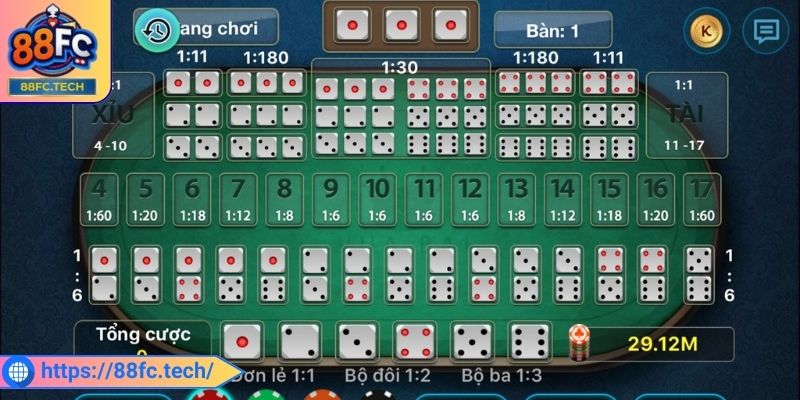Bet on total 13 at 1:8
This screenshot has width=800, height=400.
tap(515, 200)
